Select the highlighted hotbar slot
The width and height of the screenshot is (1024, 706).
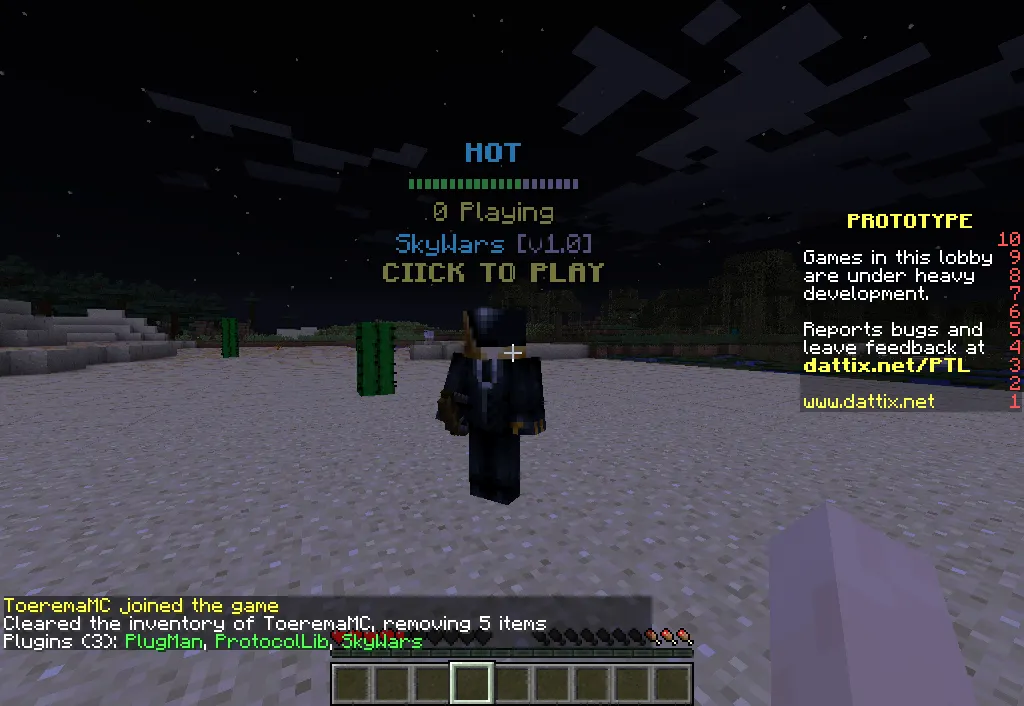(471, 684)
